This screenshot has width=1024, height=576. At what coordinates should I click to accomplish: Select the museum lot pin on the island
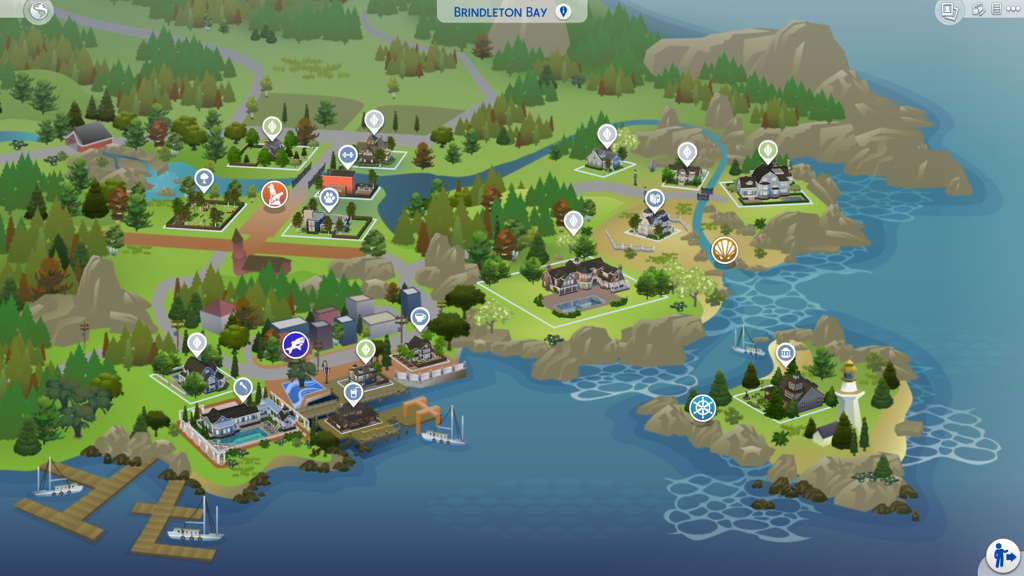785,352
